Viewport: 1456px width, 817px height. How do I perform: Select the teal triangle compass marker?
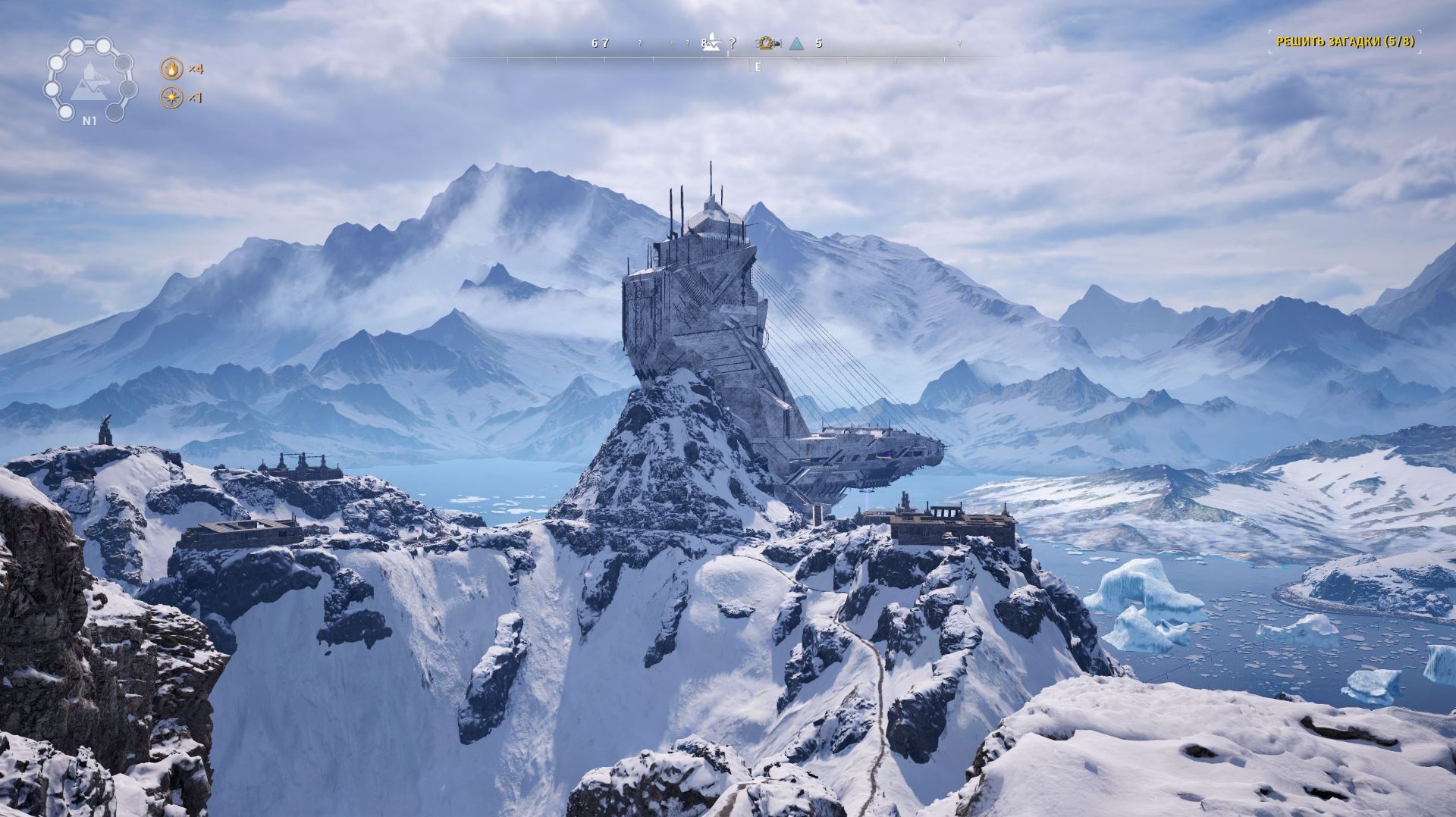[795, 44]
